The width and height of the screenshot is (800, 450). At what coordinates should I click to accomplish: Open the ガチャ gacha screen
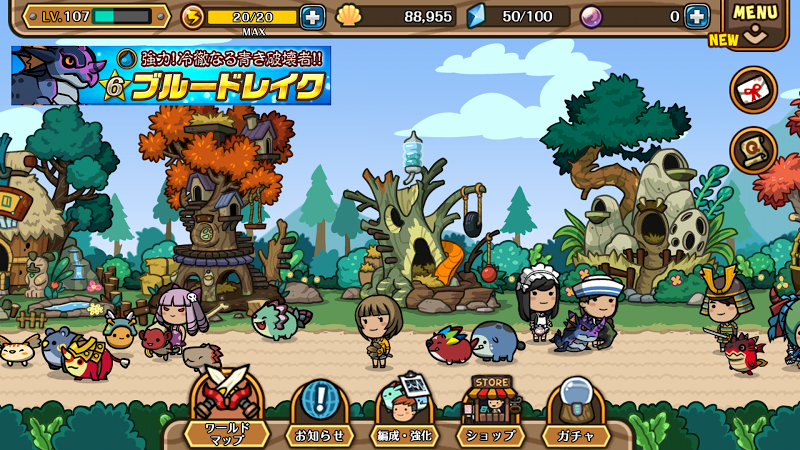coord(576,413)
